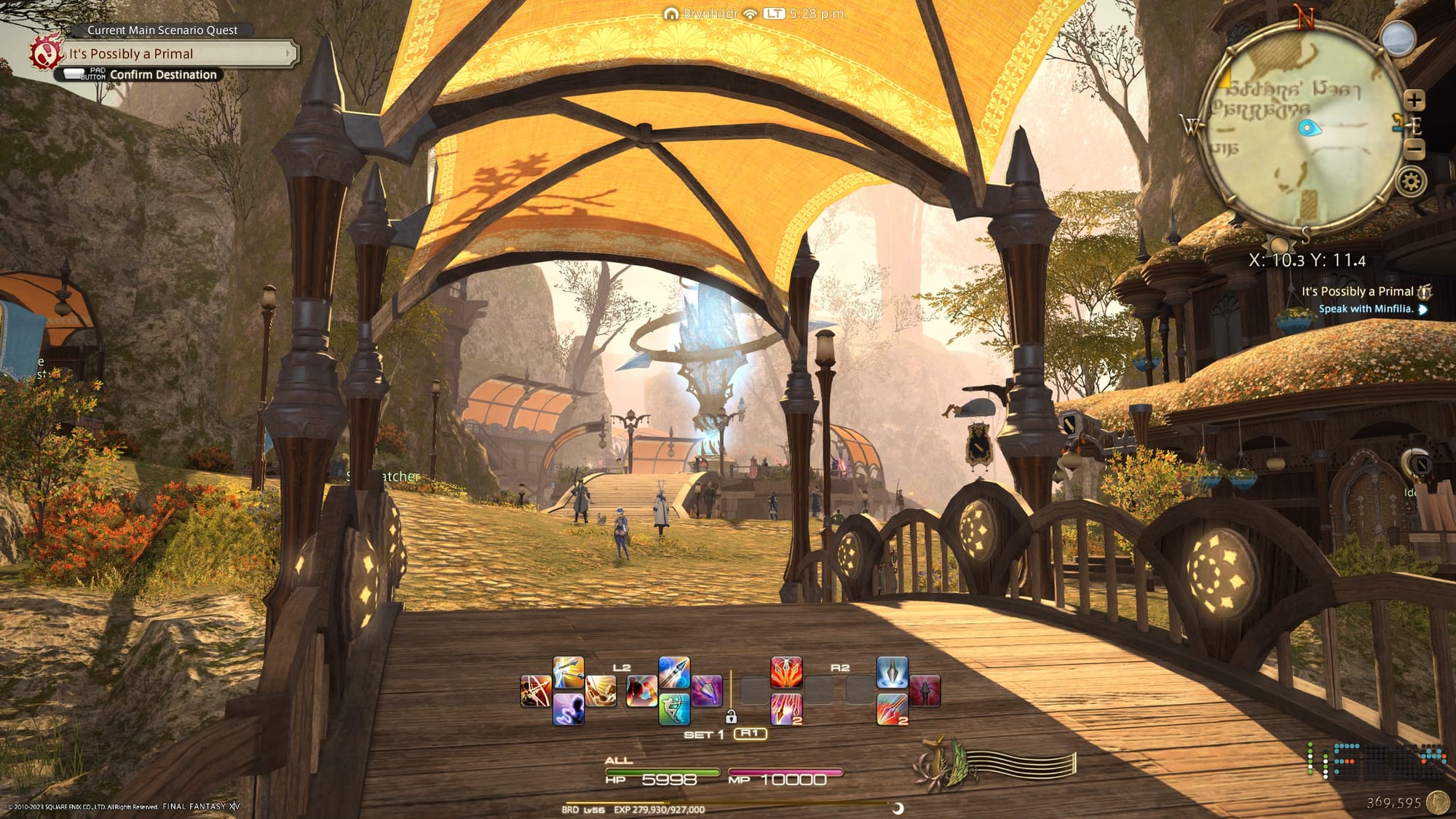
Task: Click the minimap's zoom-out minus button
Action: pyautogui.click(x=1414, y=150)
